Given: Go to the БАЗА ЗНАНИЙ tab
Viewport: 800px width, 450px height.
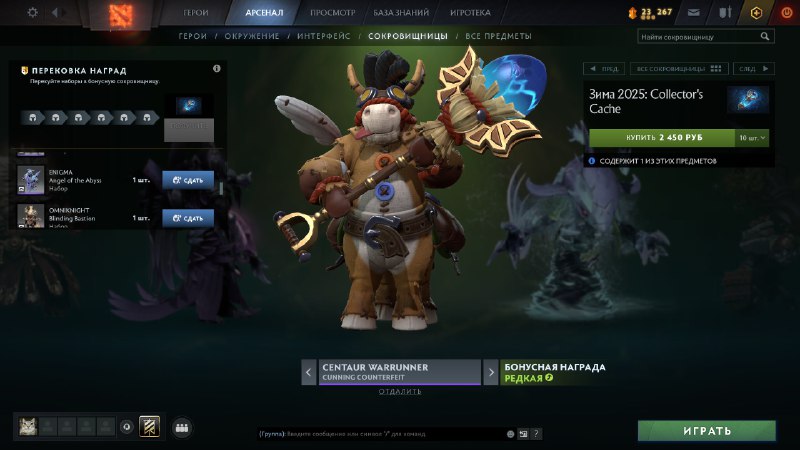Looking at the screenshot, I should click(402, 13).
